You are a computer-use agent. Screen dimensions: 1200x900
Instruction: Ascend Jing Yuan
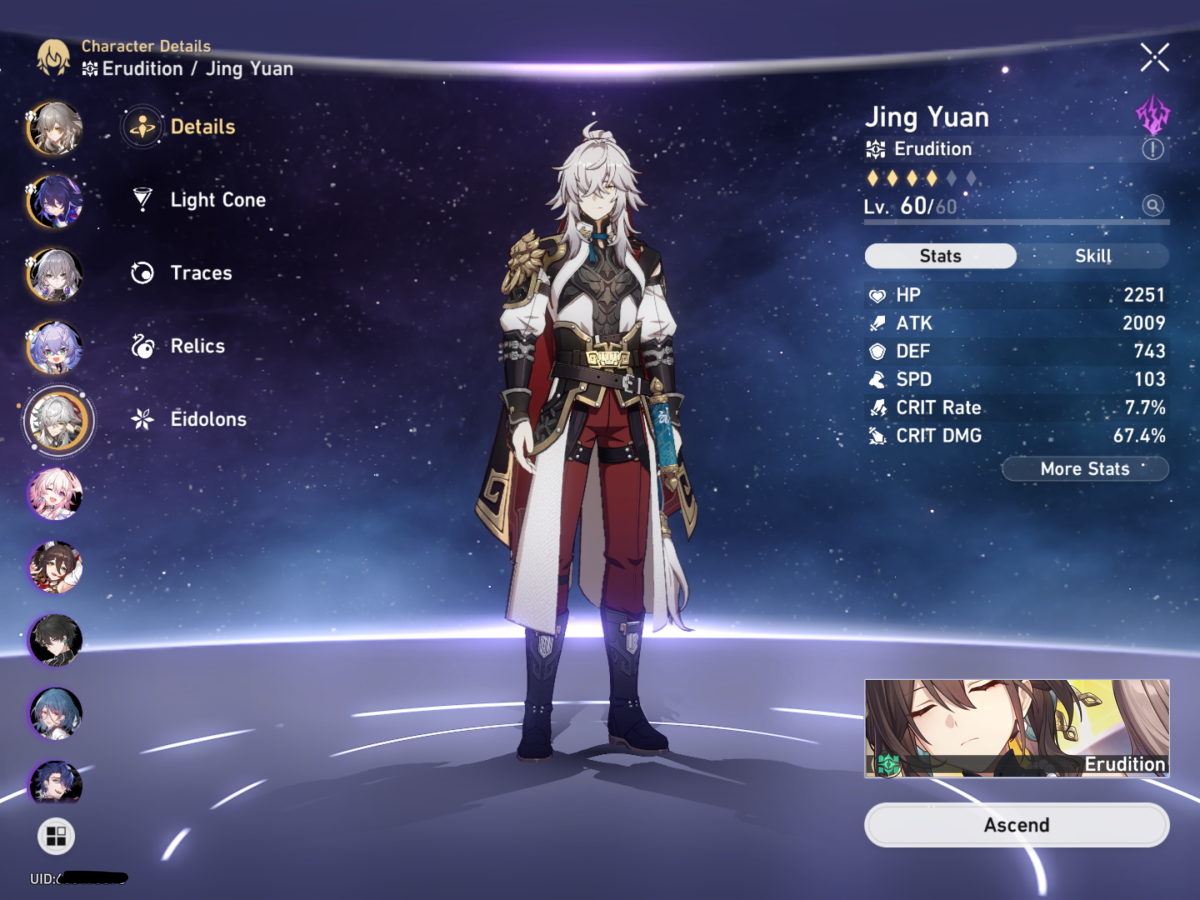(x=1016, y=825)
